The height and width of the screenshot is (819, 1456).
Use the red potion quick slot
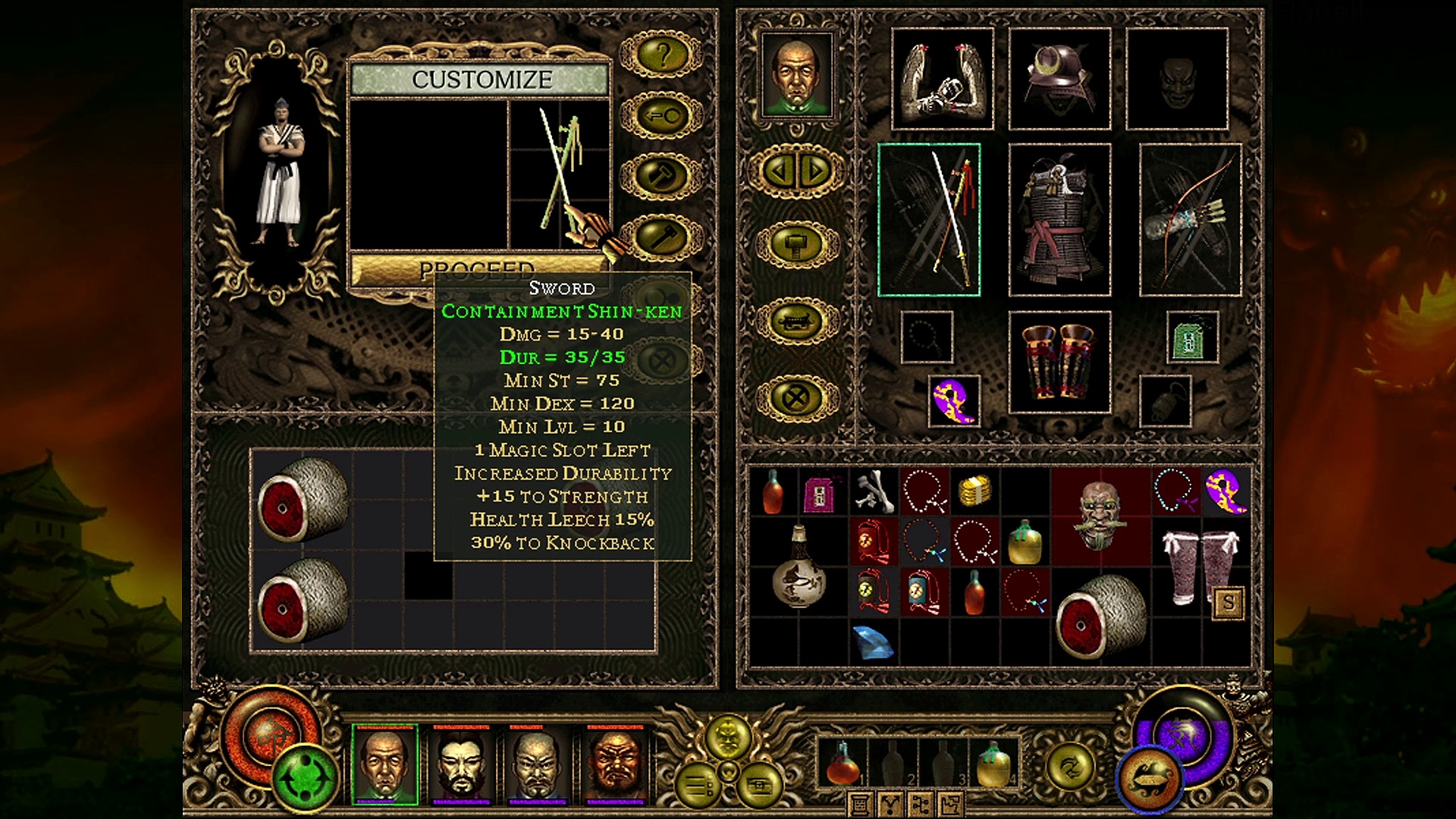842,763
